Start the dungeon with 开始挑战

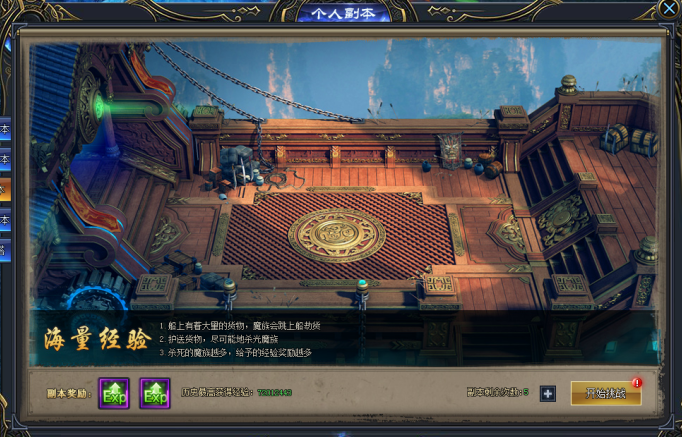pyautogui.click(x=606, y=393)
